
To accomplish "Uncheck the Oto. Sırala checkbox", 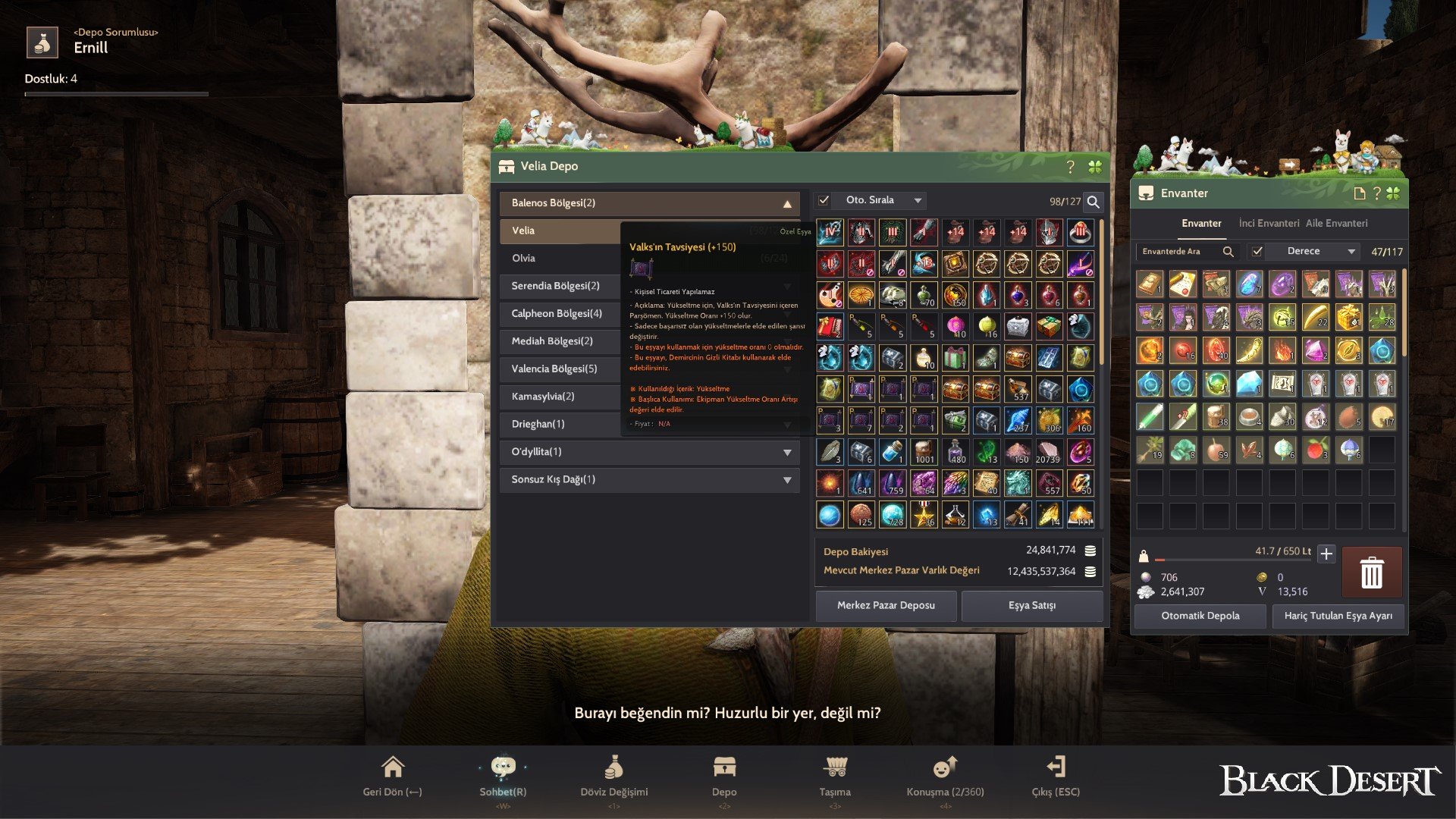I will click(x=824, y=199).
